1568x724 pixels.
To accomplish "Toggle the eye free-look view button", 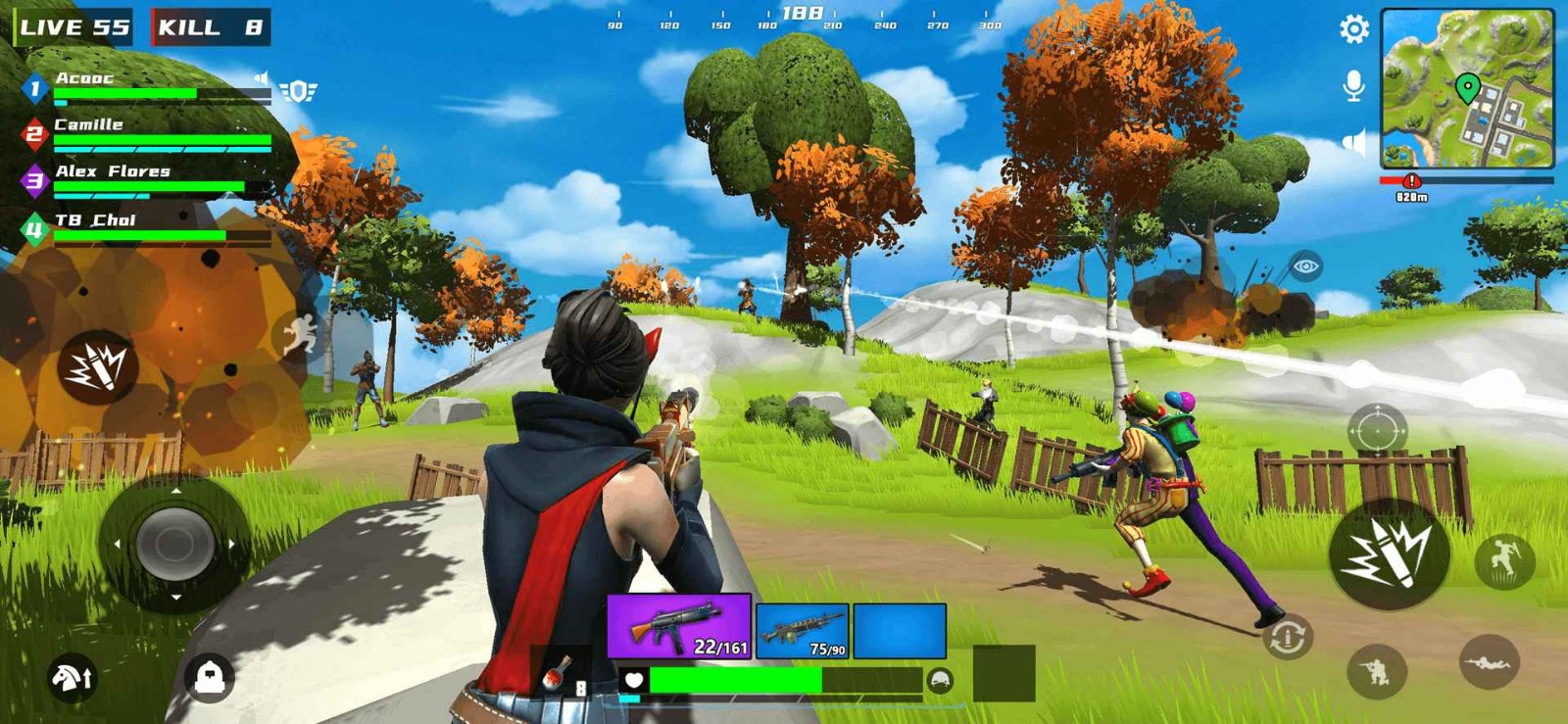I will click(1305, 266).
